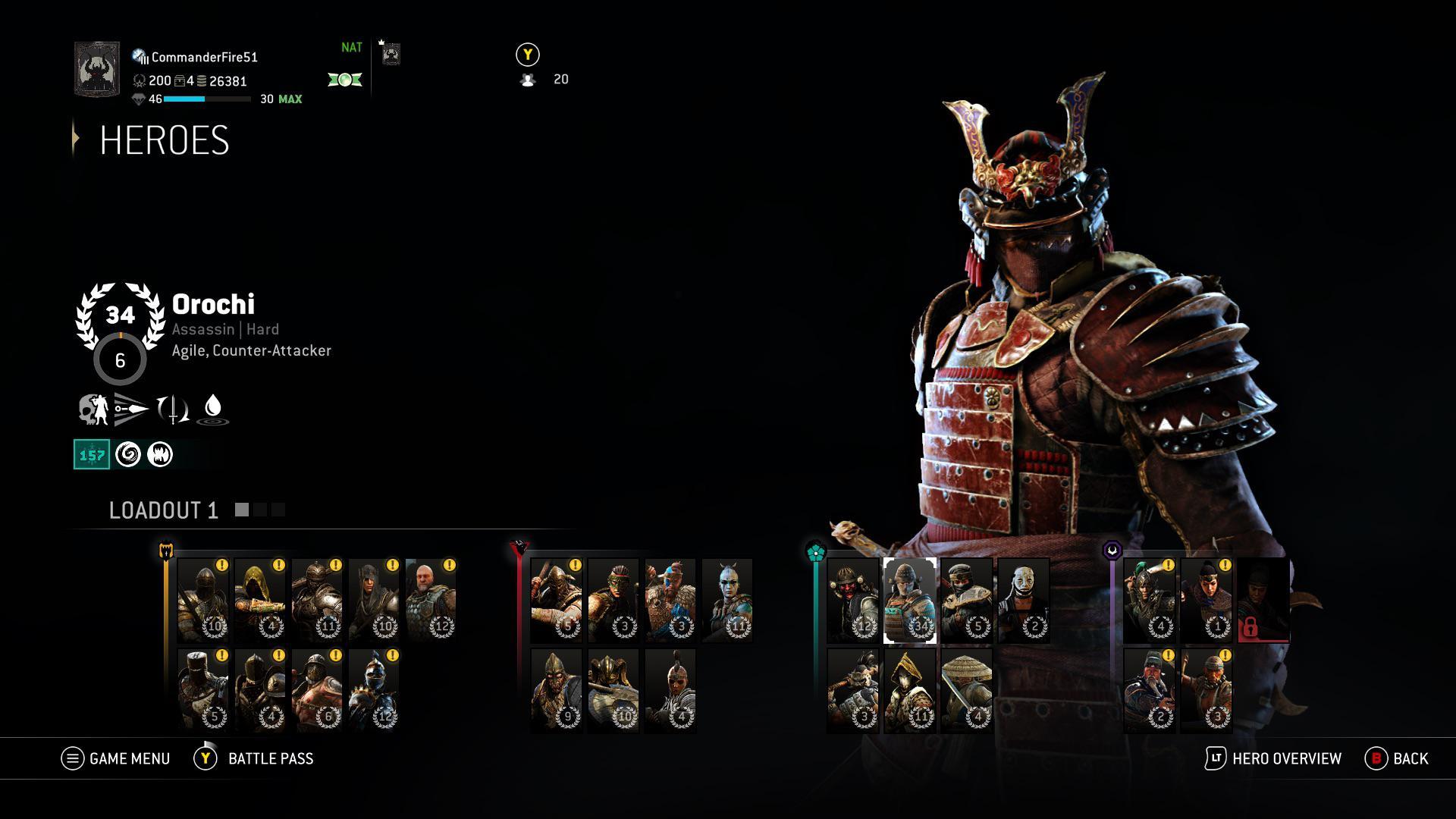Image resolution: width=1456 pixels, height=819 pixels.
Task: Click the demon mouth emblem icon
Action: coord(160,455)
